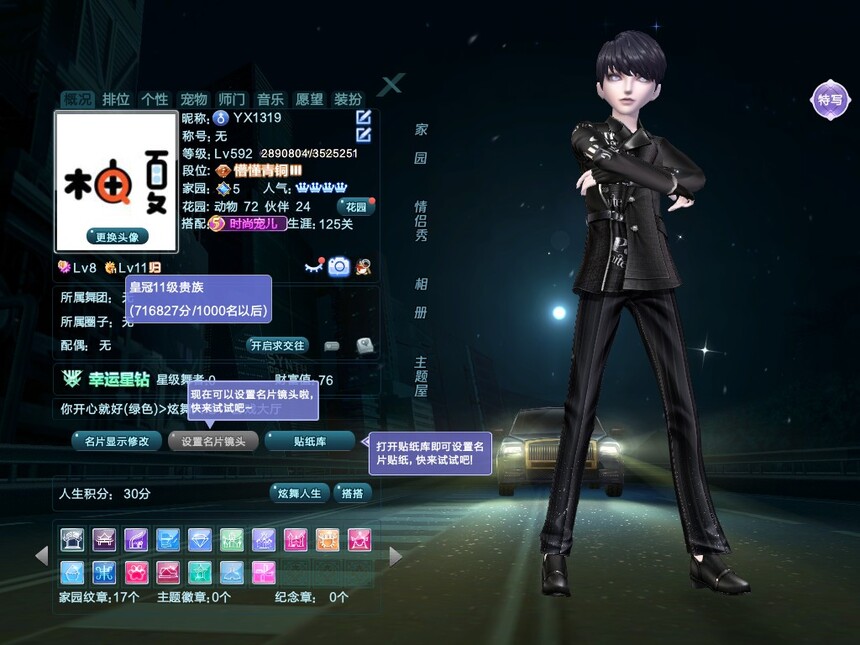Screen dimensions: 860x645
Task: Switch to the 排位 tab
Action: (116, 99)
